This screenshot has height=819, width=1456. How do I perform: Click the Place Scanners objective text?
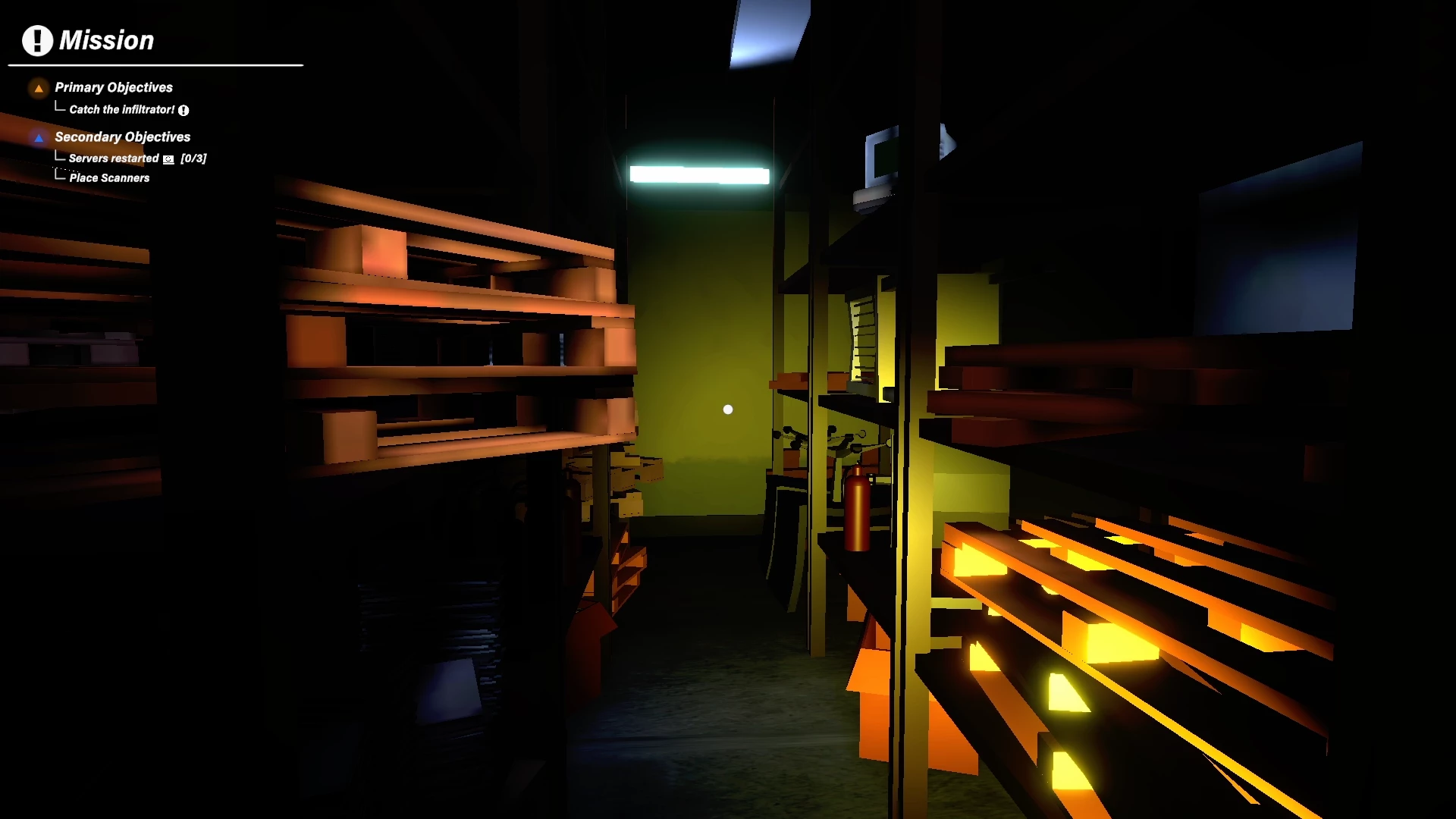click(x=109, y=177)
